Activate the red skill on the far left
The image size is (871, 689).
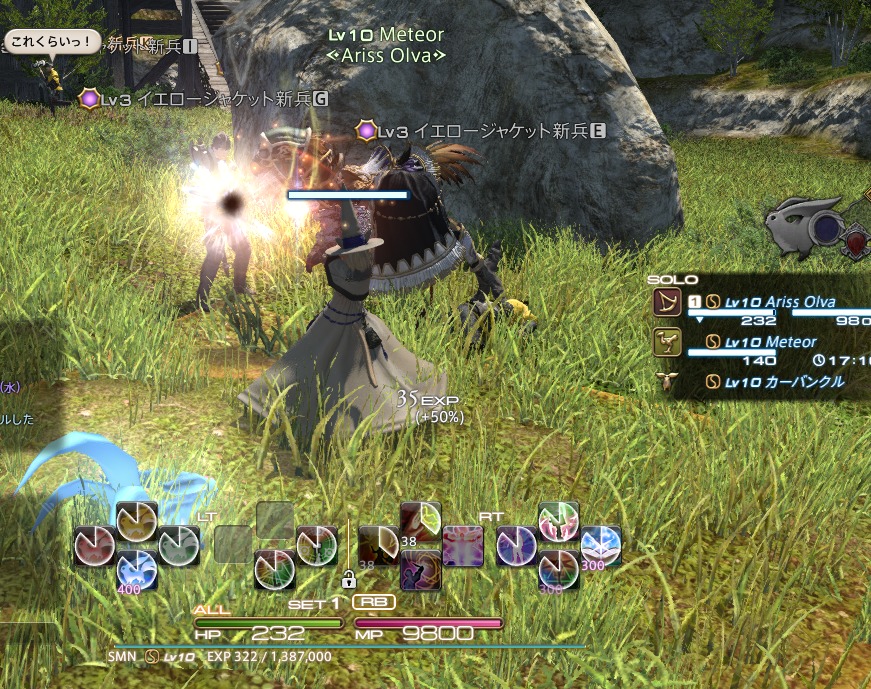click(93, 546)
